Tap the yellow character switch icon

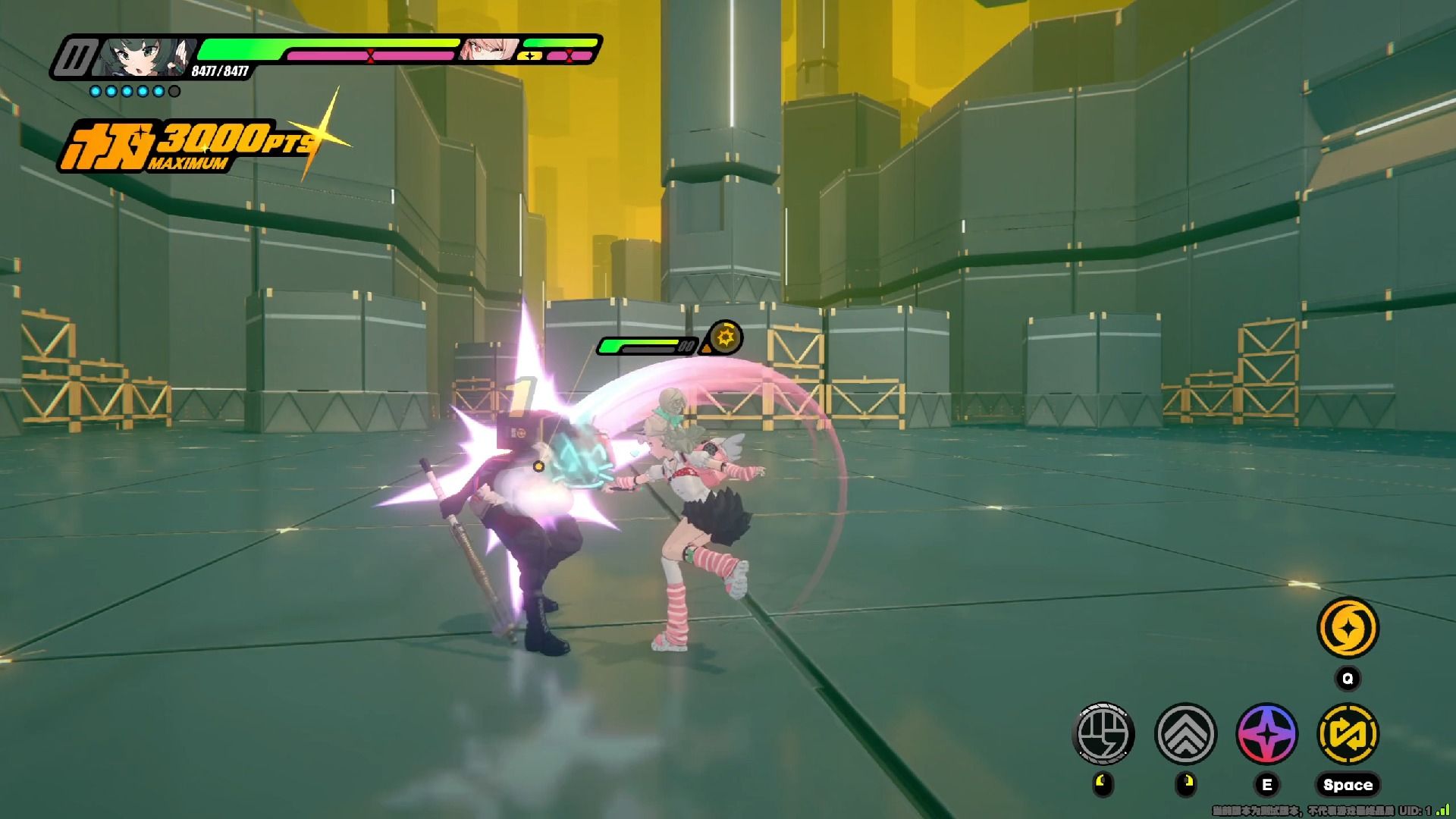1348,733
